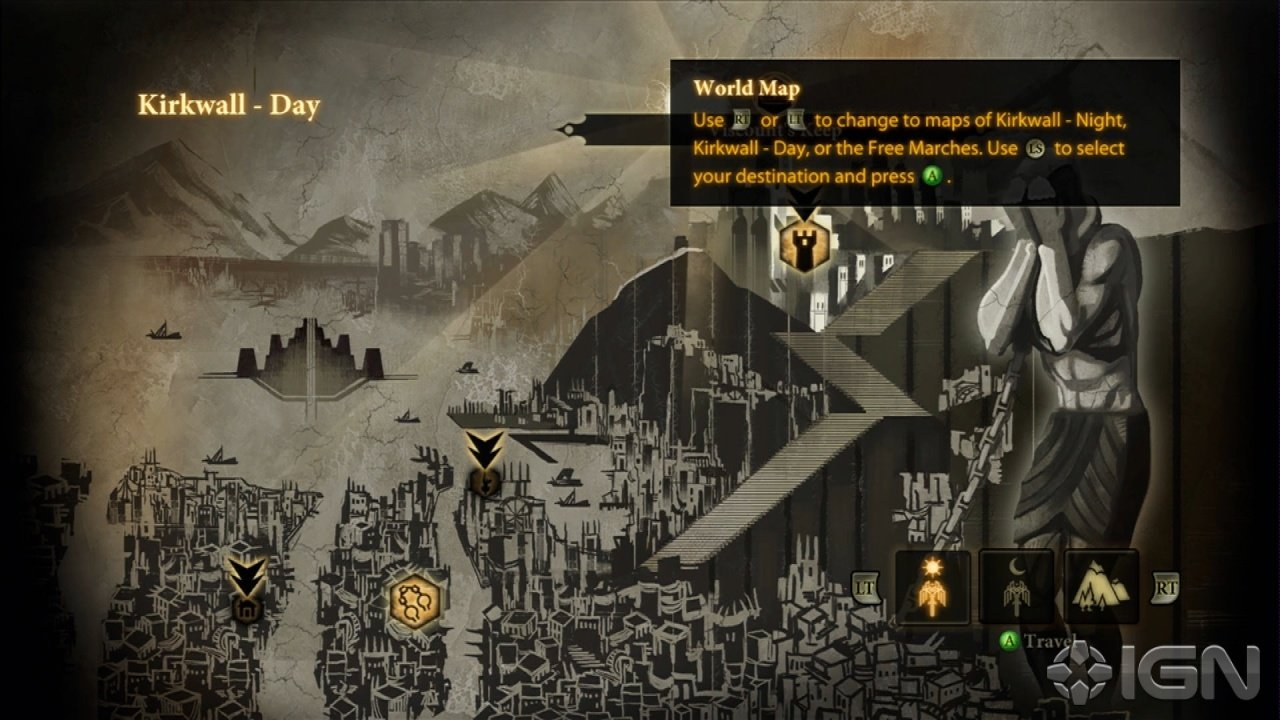Switch to the Kirkwall Day sun map
This screenshot has width=1280, height=720.
tap(932, 587)
